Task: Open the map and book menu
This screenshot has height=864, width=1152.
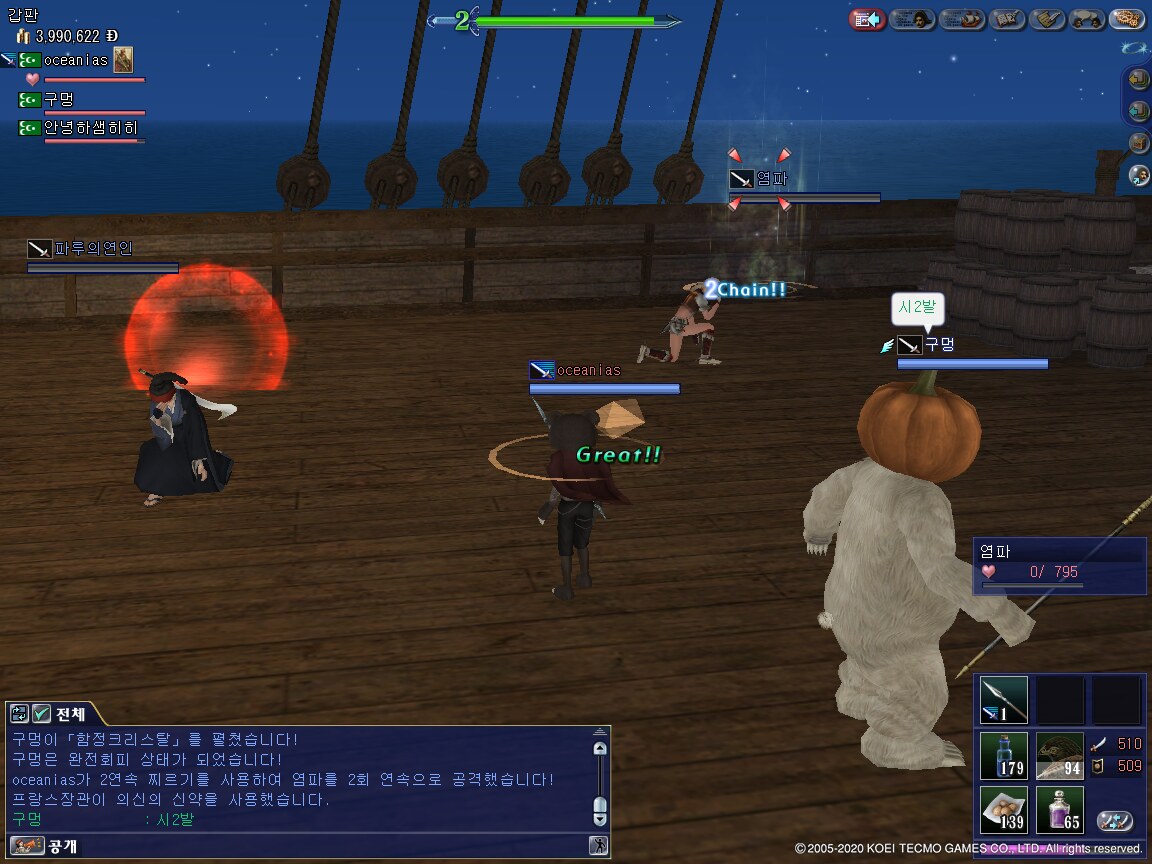Action: pos(1007,19)
